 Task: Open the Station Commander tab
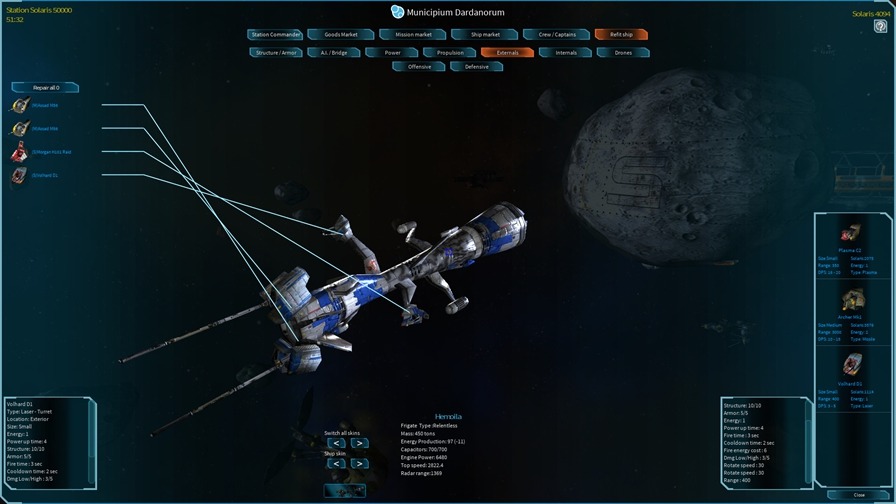coord(275,35)
